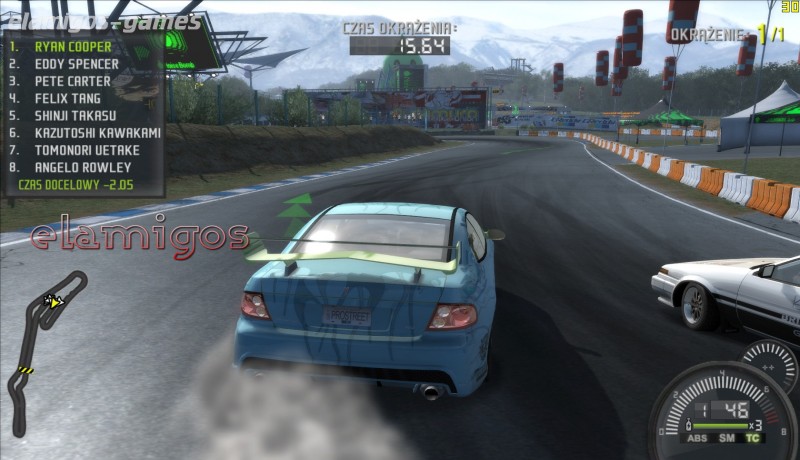Image resolution: width=800 pixels, height=460 pixels.
Task: Select Felix Tang's standings entry
Action: tap(70, 98)
